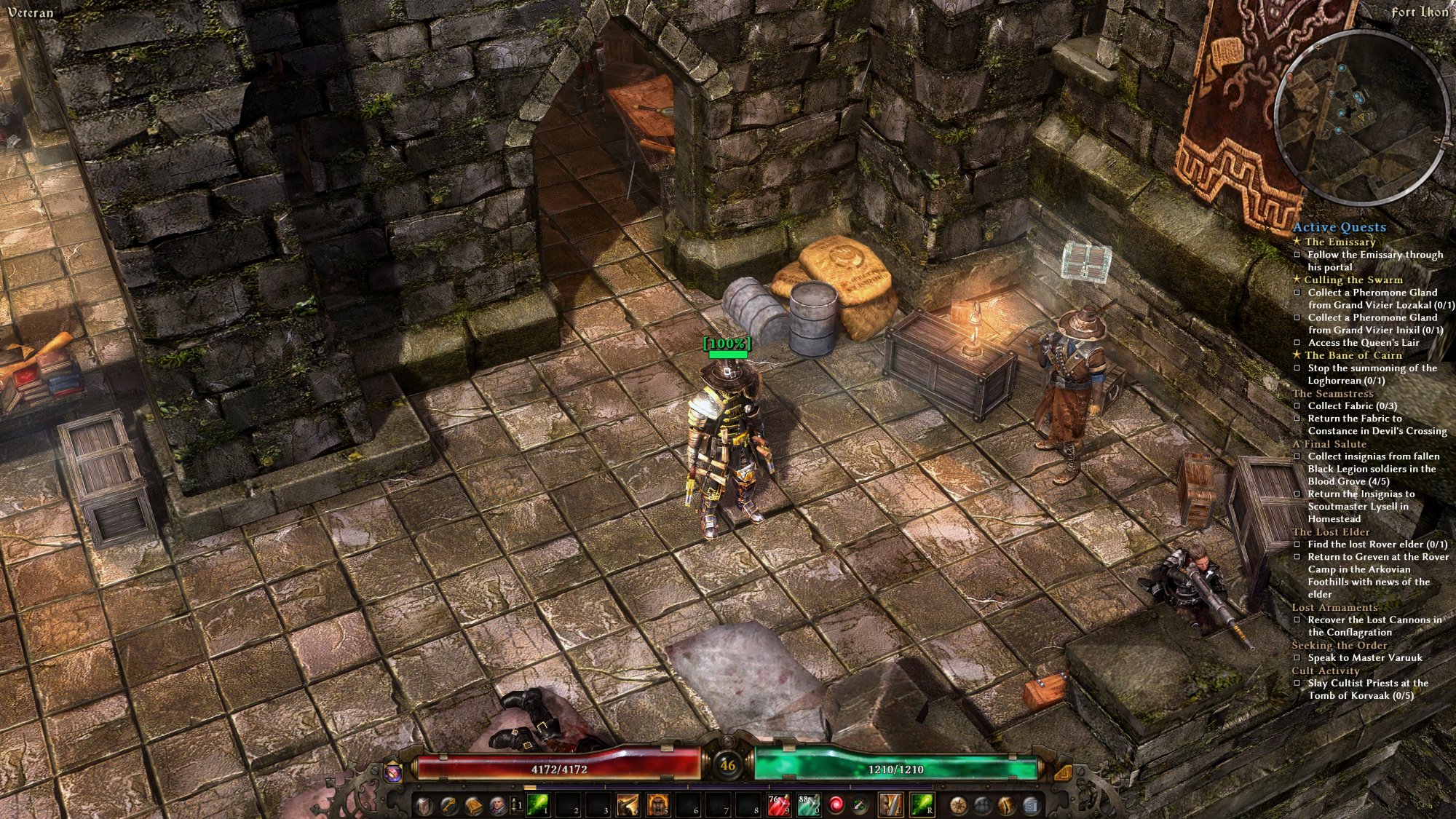Open the compass star icon menu
Screen dimensions: 1456x819
[958, 805]
